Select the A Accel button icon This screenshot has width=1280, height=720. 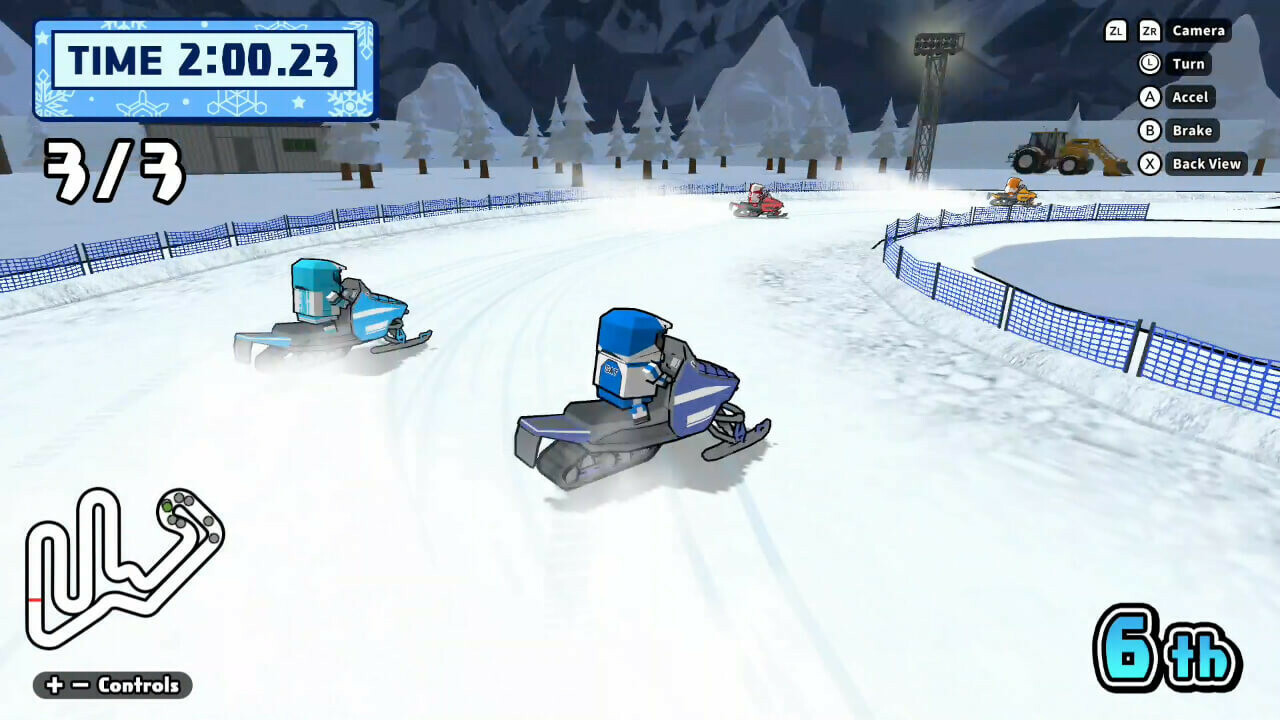[x=1152, y=96]
